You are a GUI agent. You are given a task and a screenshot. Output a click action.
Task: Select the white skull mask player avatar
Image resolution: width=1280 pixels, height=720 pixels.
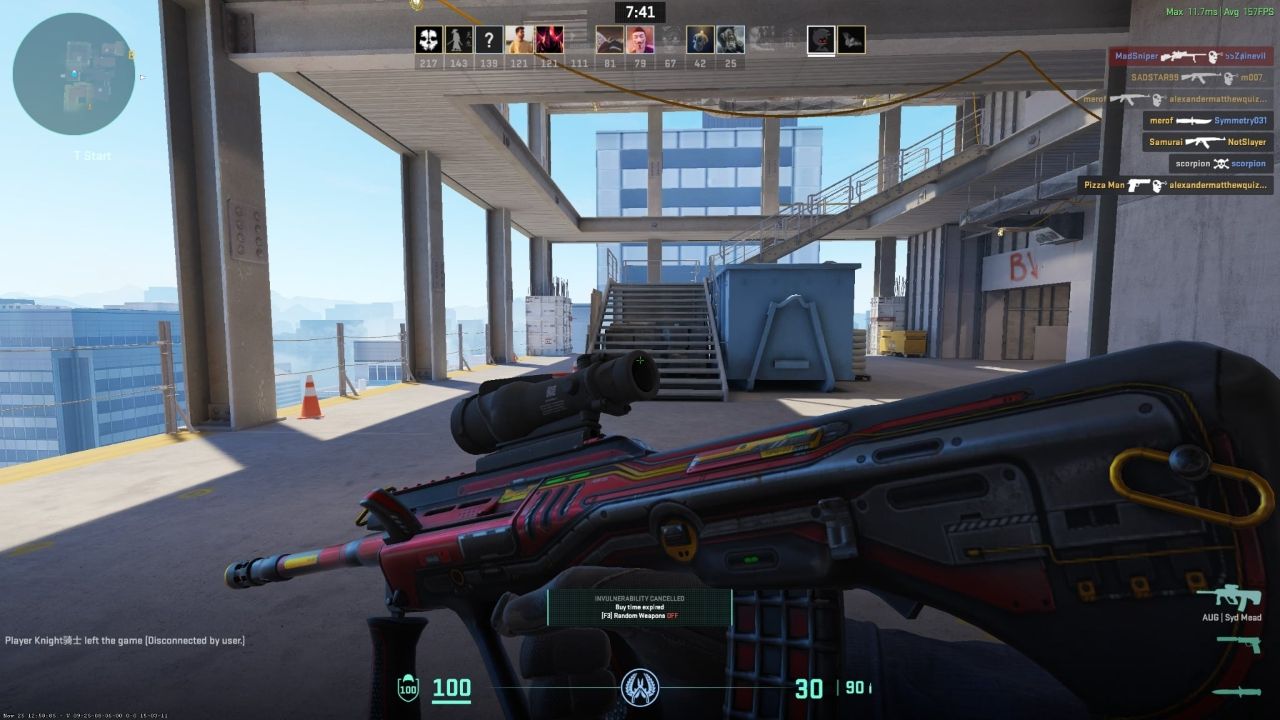pos(429,40)
